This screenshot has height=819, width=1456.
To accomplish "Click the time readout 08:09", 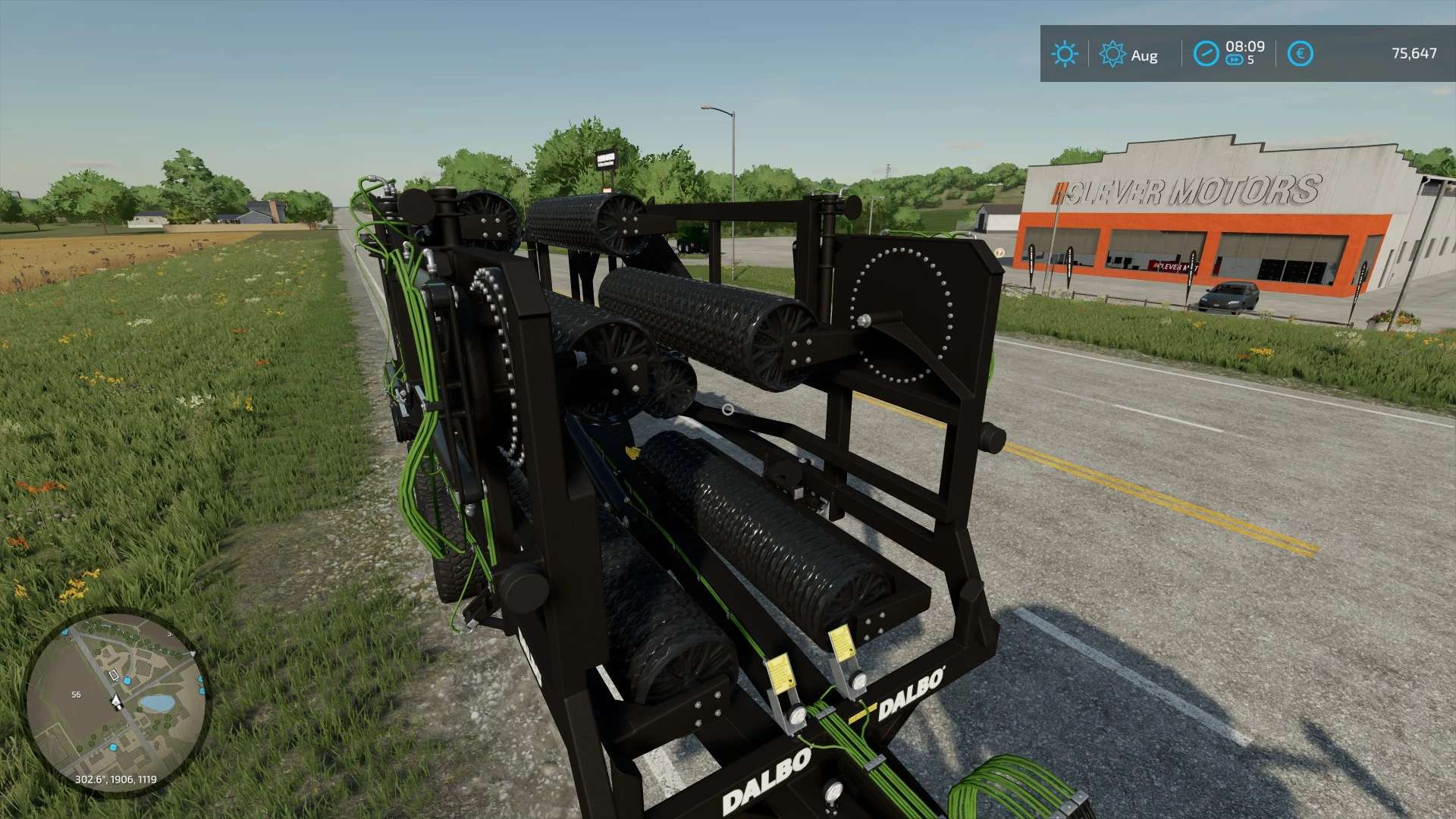I will (1245, 47).
